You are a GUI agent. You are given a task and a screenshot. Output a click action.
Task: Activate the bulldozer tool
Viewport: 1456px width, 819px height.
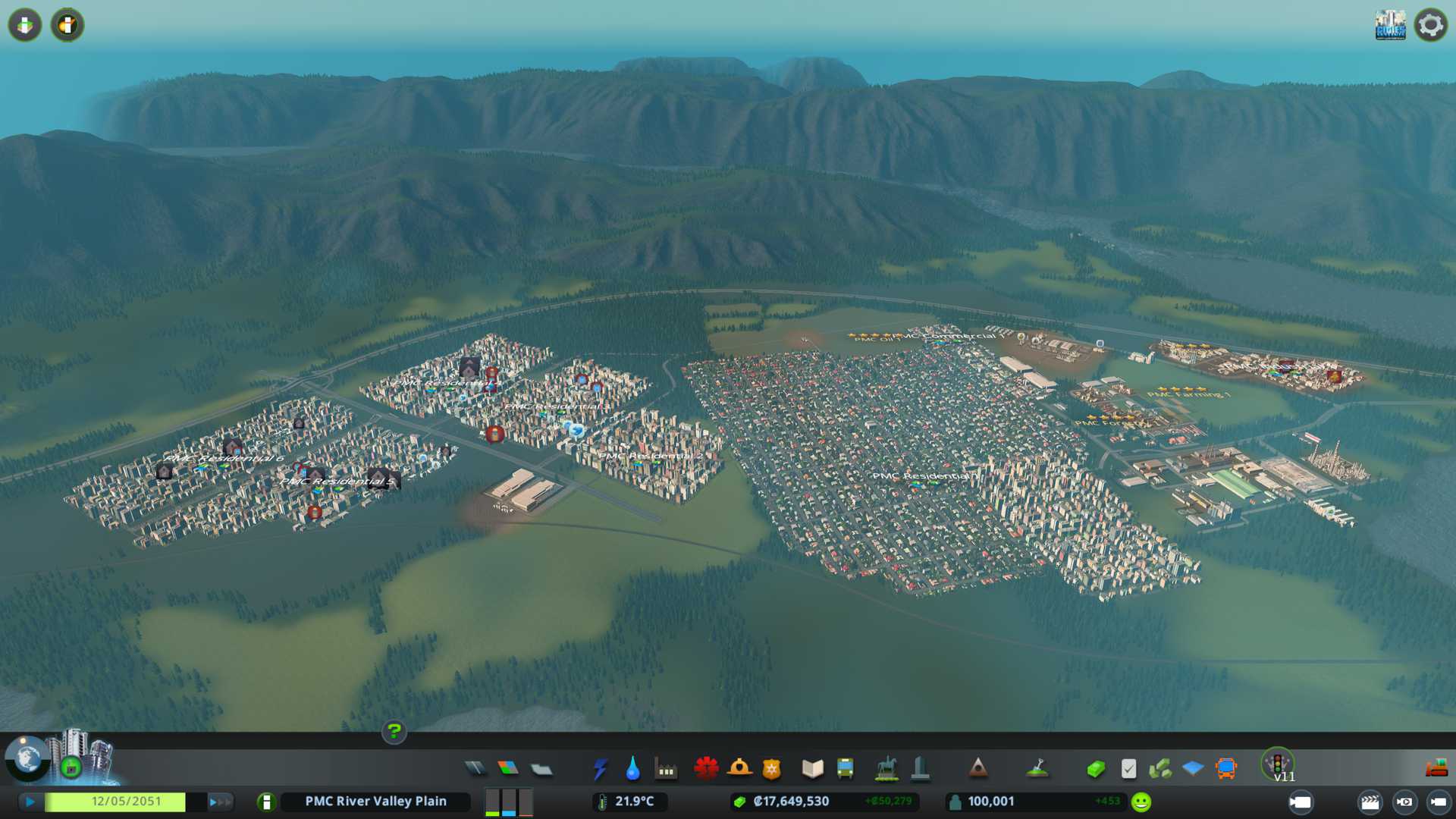(1436, 769)
